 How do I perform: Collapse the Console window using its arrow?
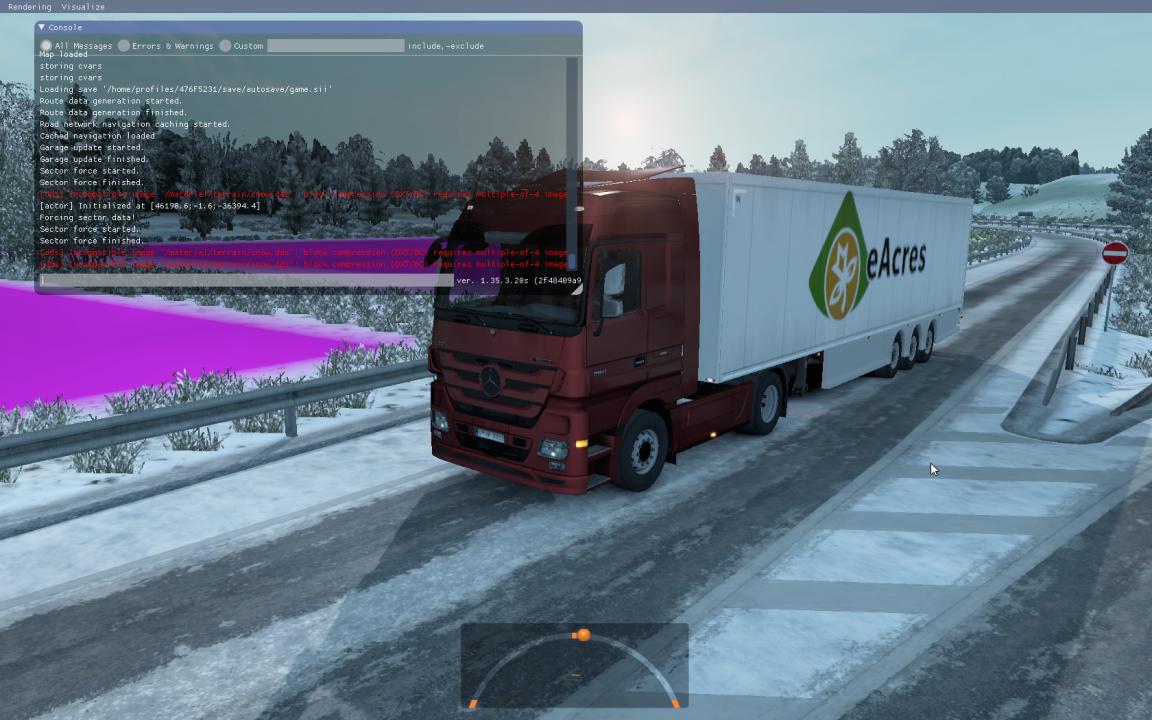(41, 27)
